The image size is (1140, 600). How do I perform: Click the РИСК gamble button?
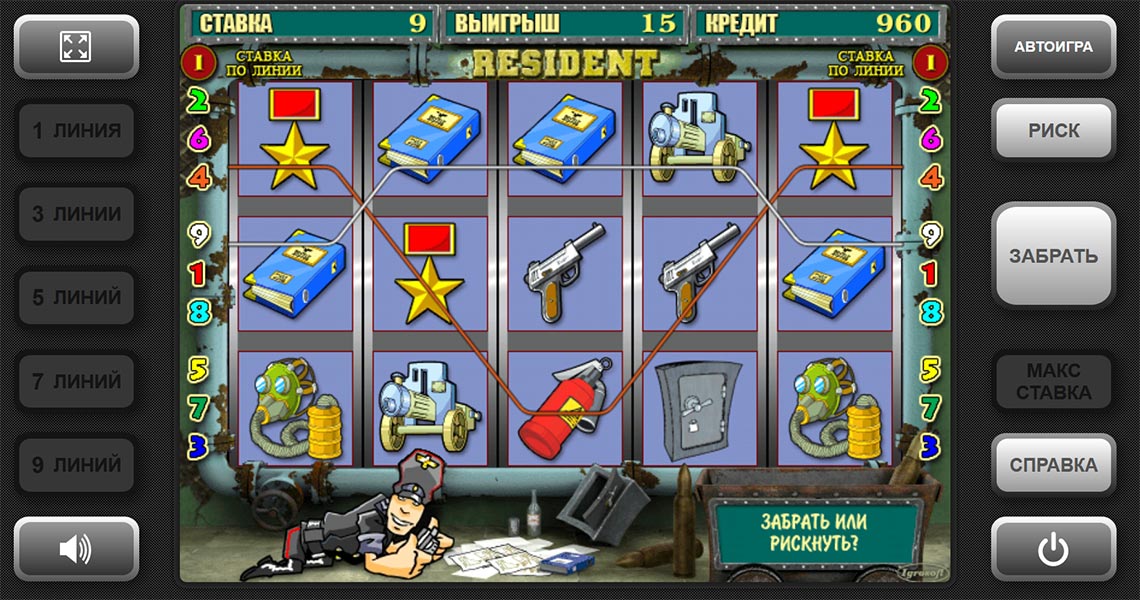(1053, 130)
